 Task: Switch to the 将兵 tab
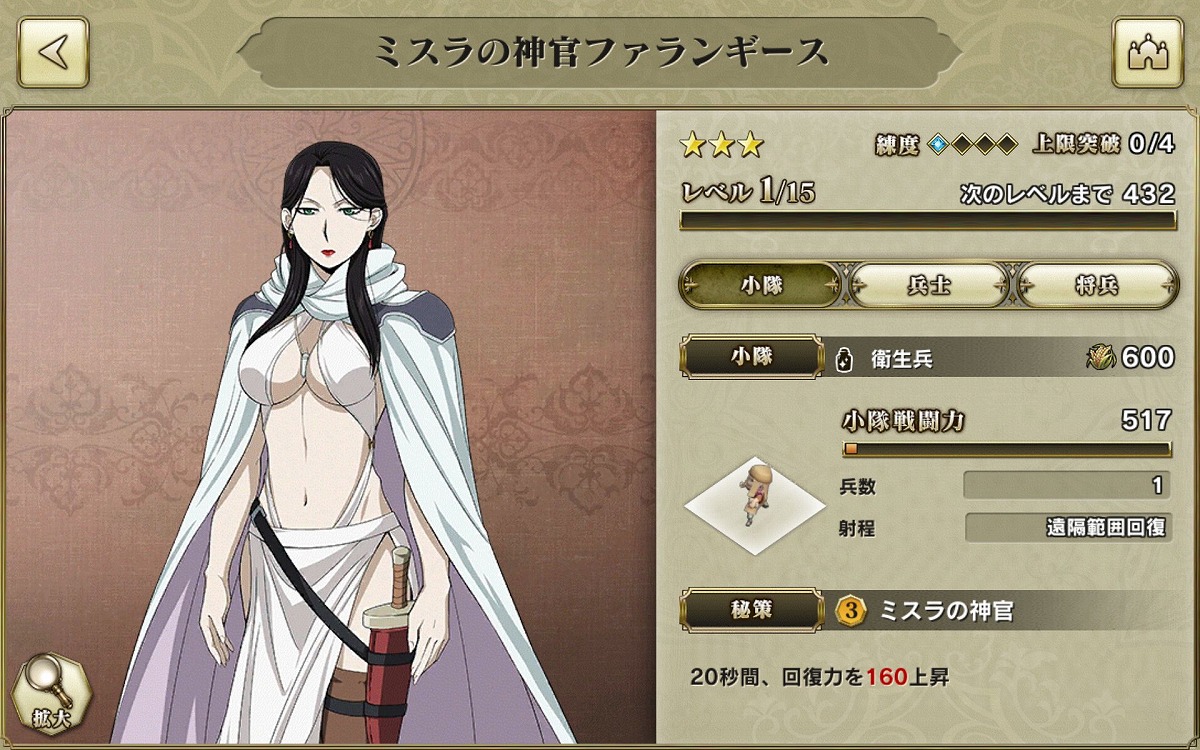click(1096, 285)
